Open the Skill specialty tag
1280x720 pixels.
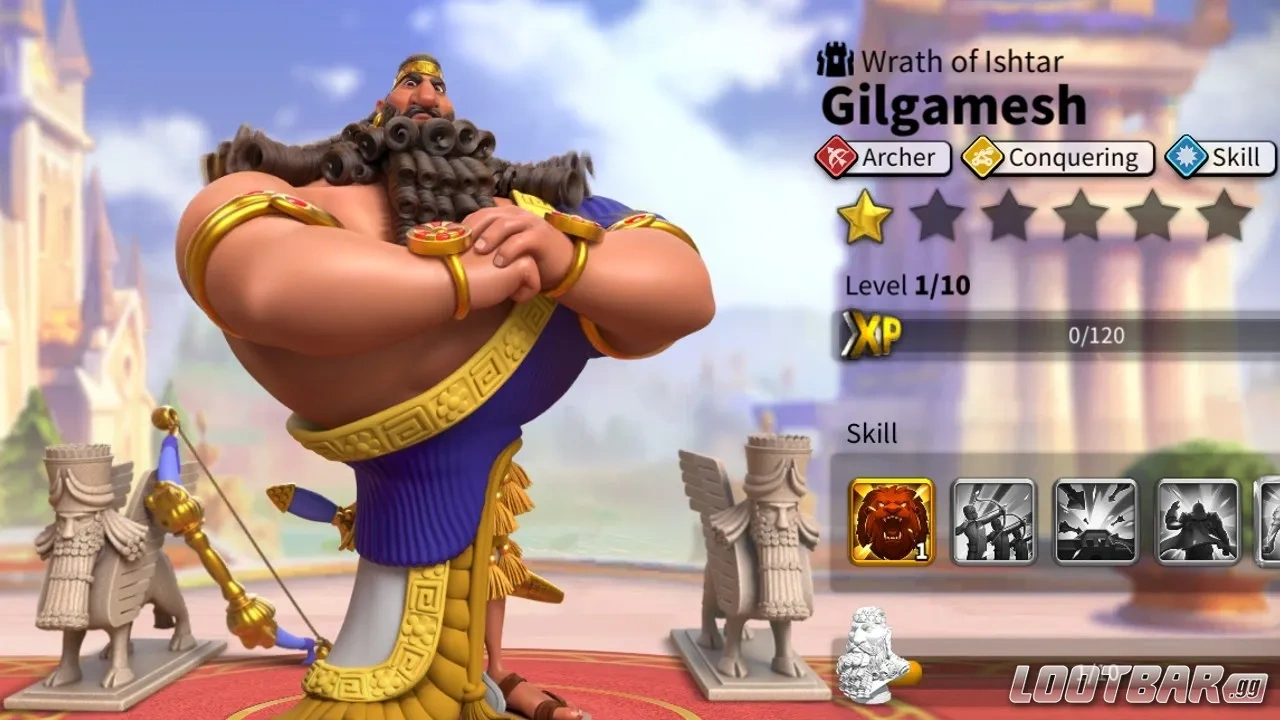[1222, 157]
